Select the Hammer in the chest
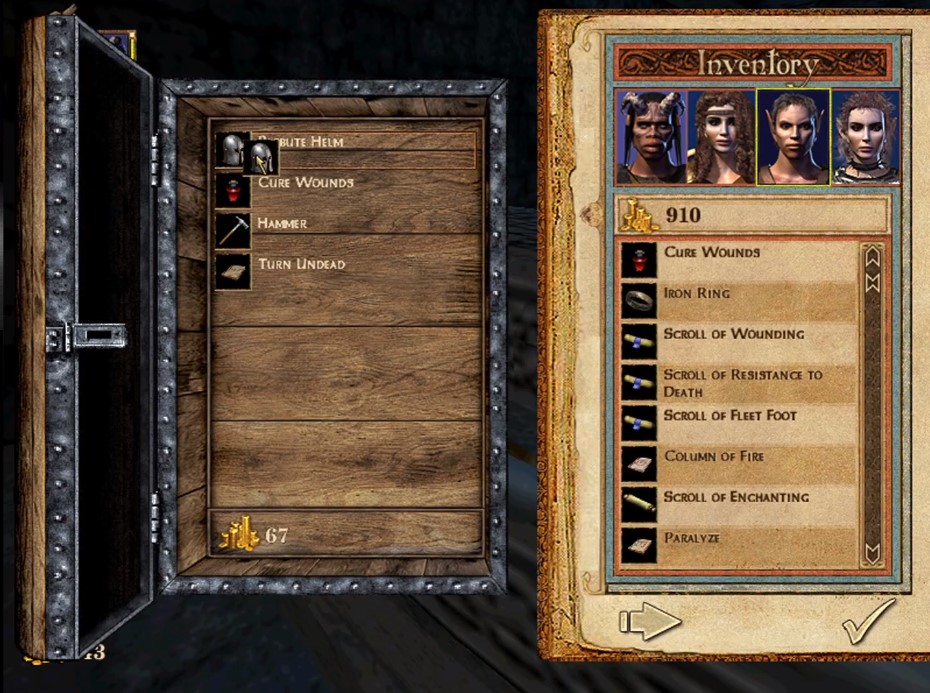The height and width of the screenshot is (693, 930). [281, 225]
